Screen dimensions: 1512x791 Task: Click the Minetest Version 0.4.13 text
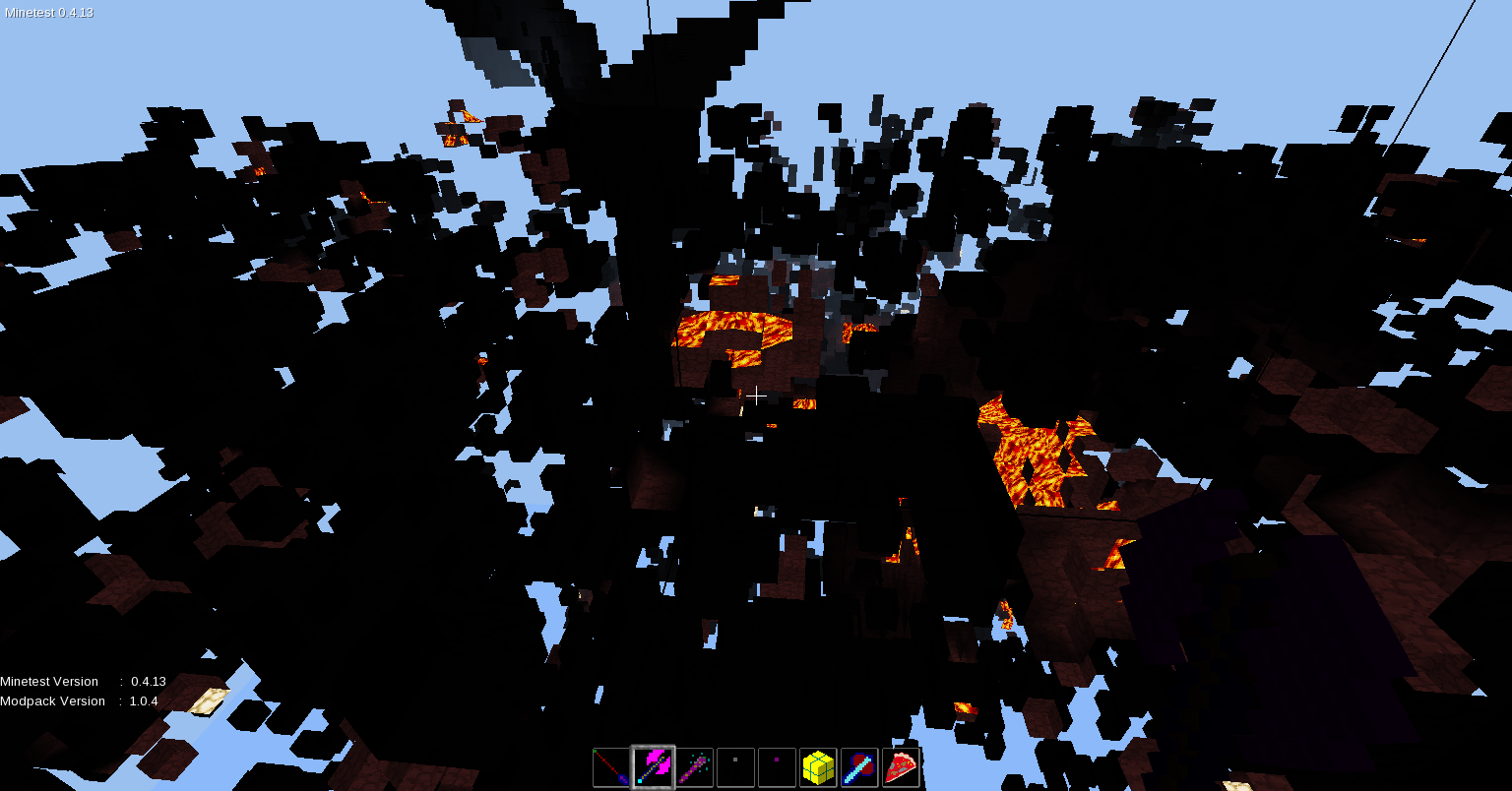point(84,681)
